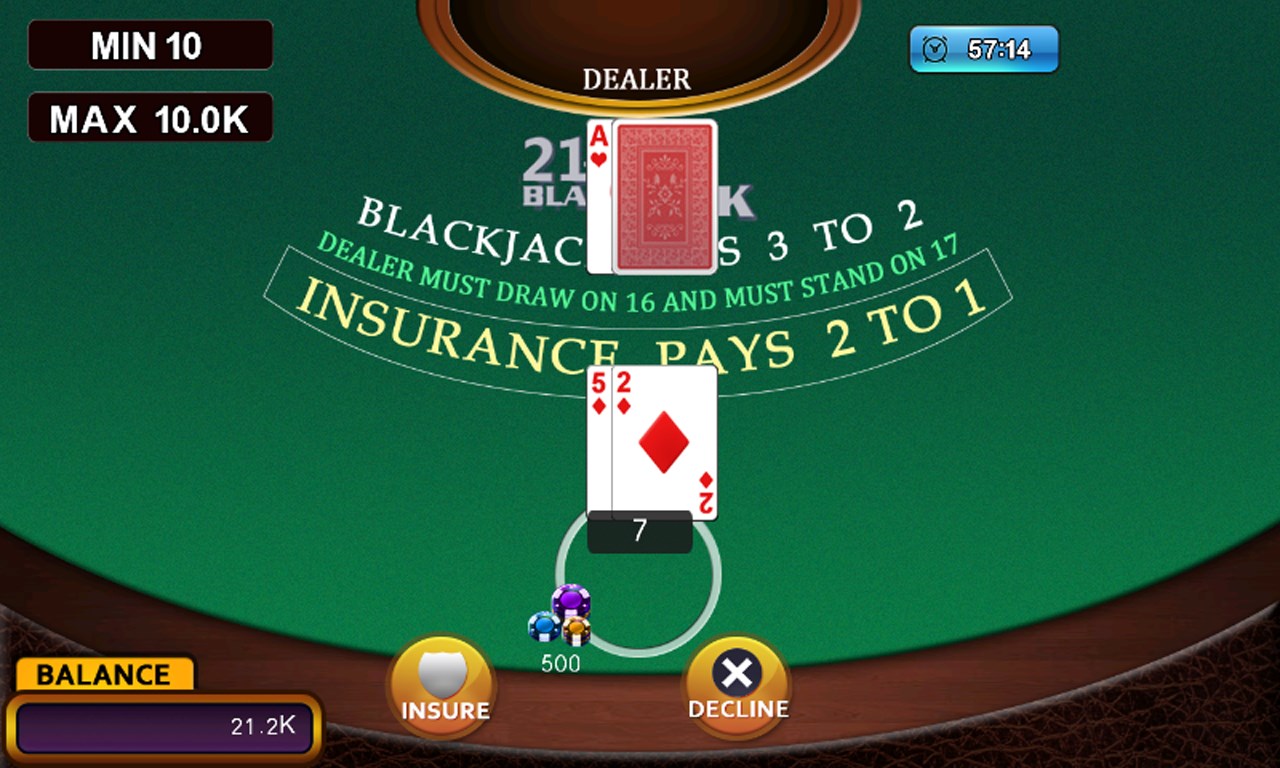This screenshot has height=768, width=1280.
Task: Click the MIN 10 table limit label
Action: tap(150, 44)
